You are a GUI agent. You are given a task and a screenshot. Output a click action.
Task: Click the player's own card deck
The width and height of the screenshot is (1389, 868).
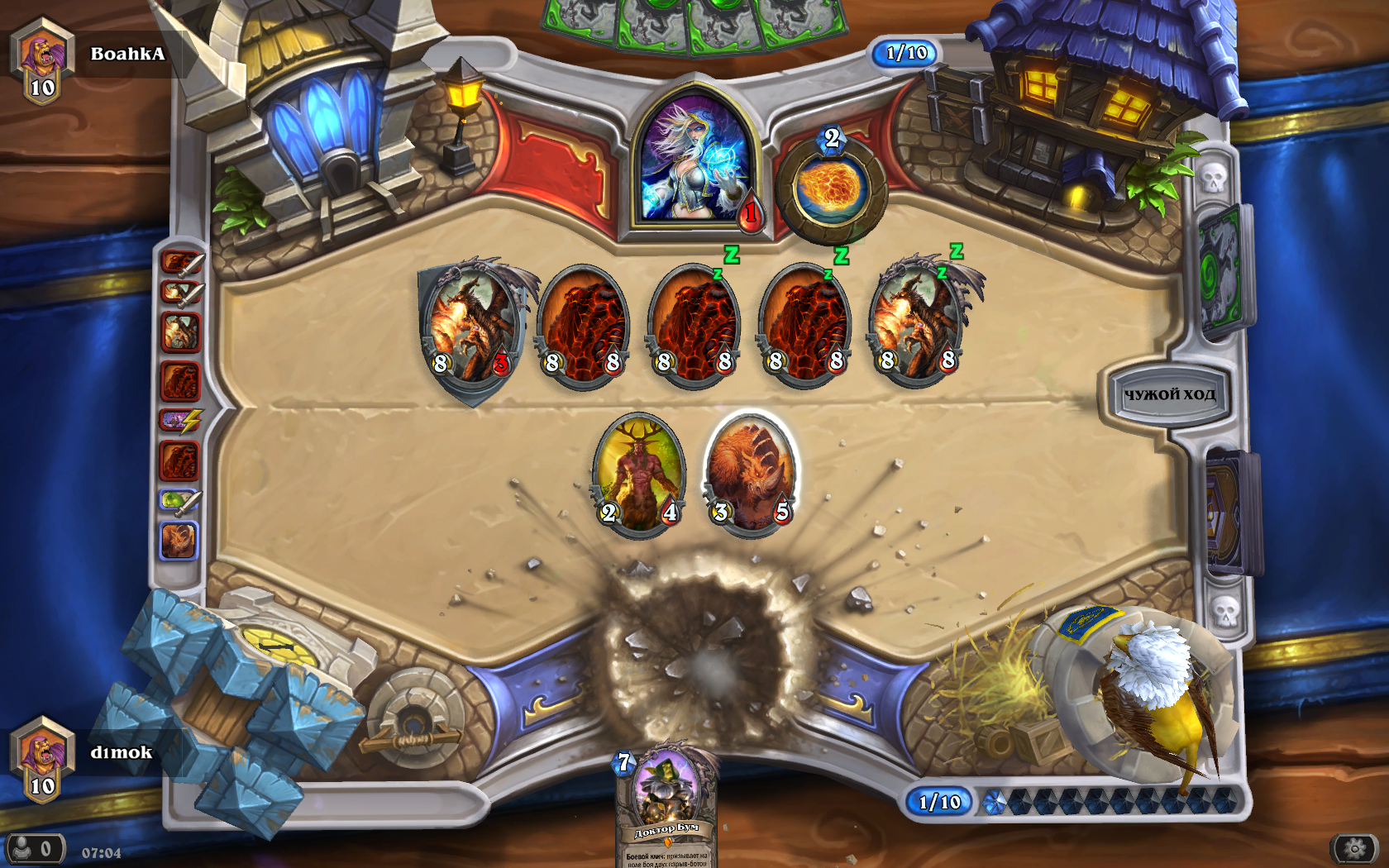coord(1230,513)
